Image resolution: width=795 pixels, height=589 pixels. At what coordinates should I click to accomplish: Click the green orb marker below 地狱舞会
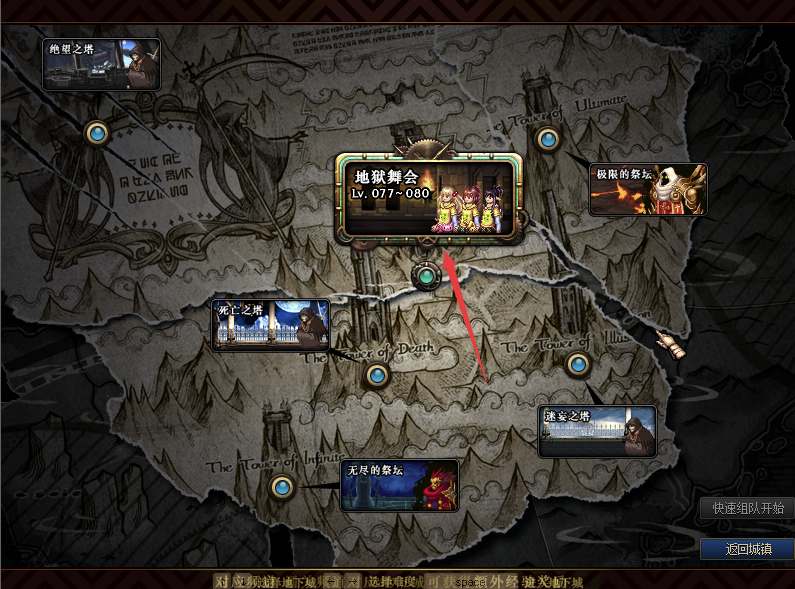coord(427,275)
